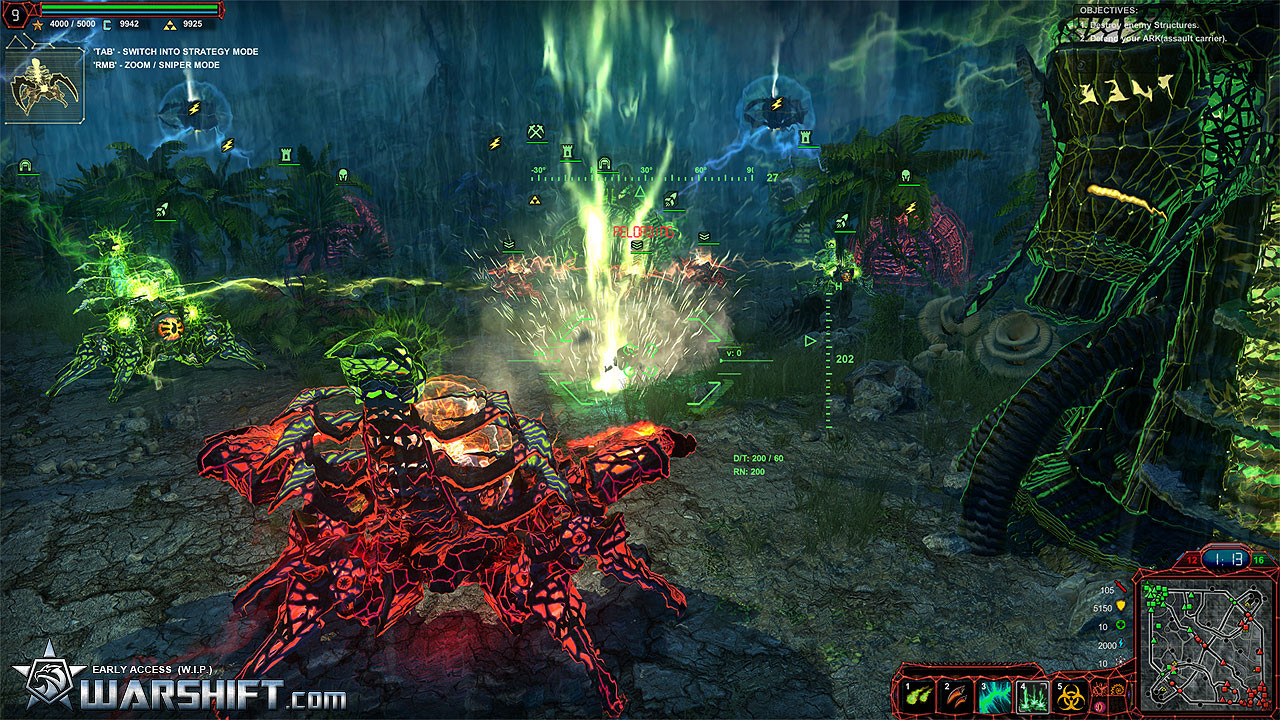Select the biohazard ability in slot 5
The image size is (1280, 720).
(x=1070, y=696)
